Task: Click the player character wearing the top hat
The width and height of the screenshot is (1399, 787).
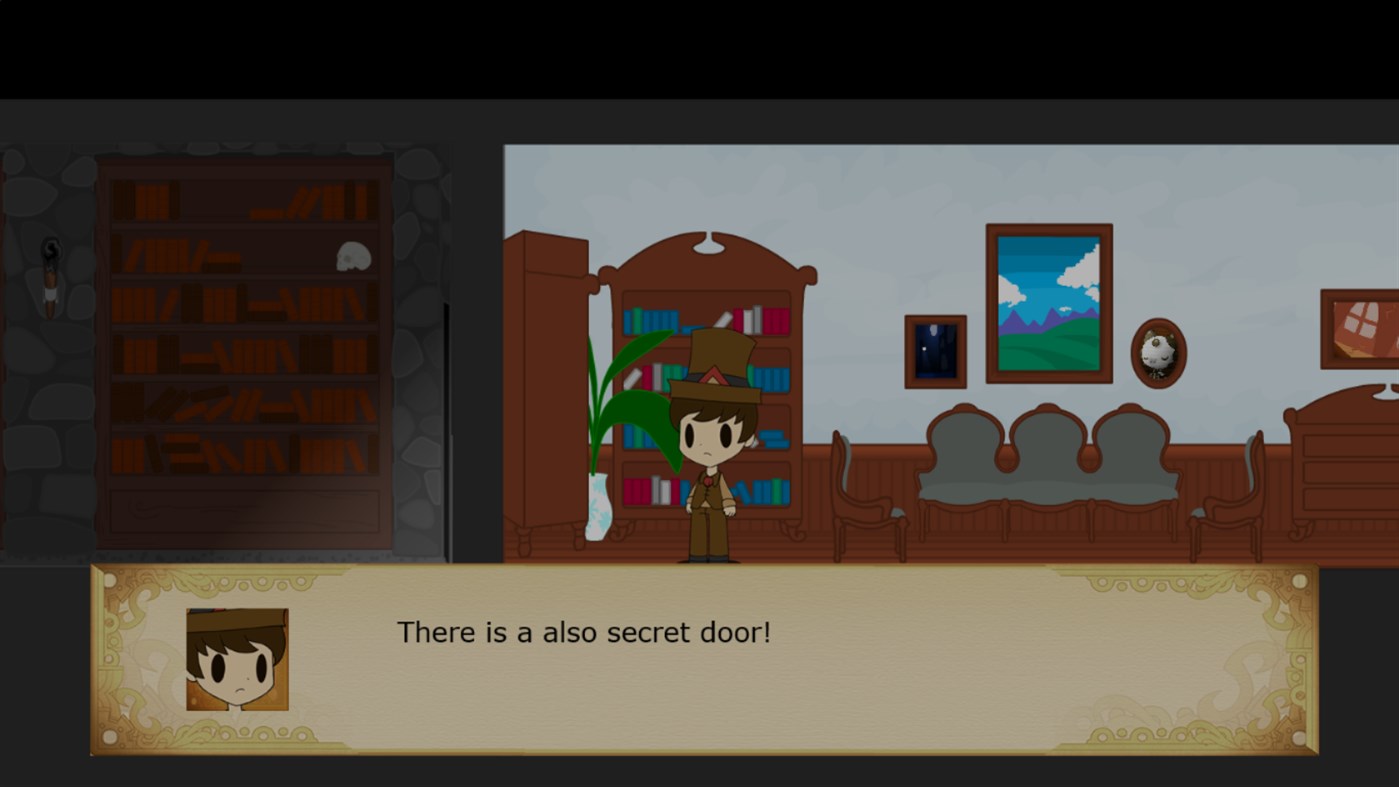Action: click(710, 440)
